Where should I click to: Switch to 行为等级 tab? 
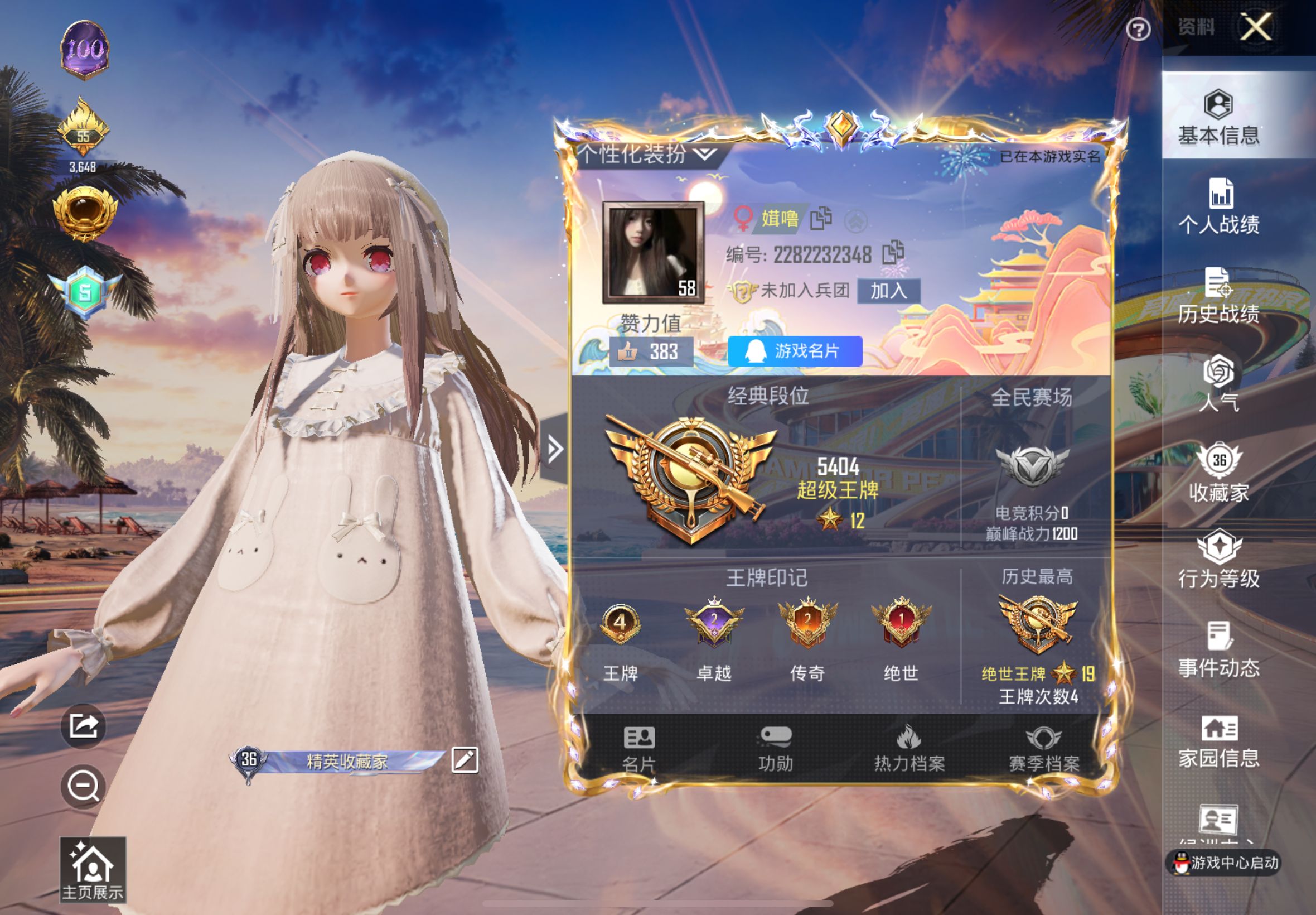1218,560
